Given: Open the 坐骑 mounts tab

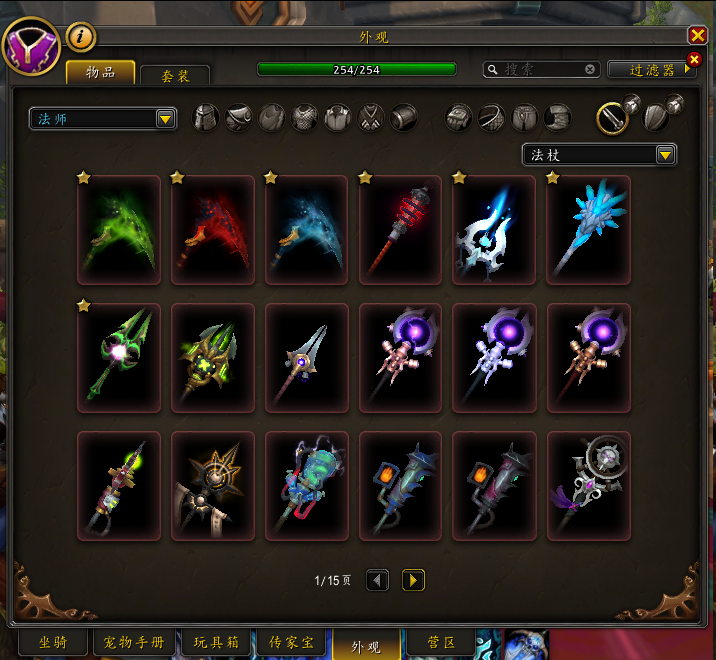Looking at the screenshot, I should [53, 643].
